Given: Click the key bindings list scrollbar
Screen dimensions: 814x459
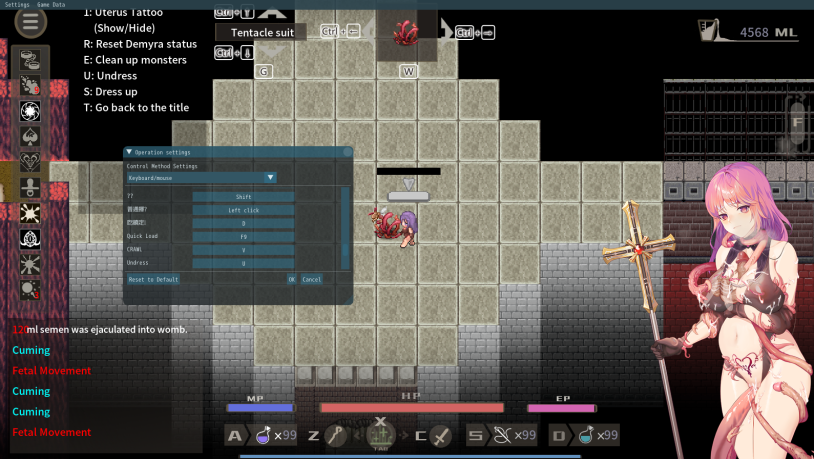Looking at the screenshot, I should (346, 225).
